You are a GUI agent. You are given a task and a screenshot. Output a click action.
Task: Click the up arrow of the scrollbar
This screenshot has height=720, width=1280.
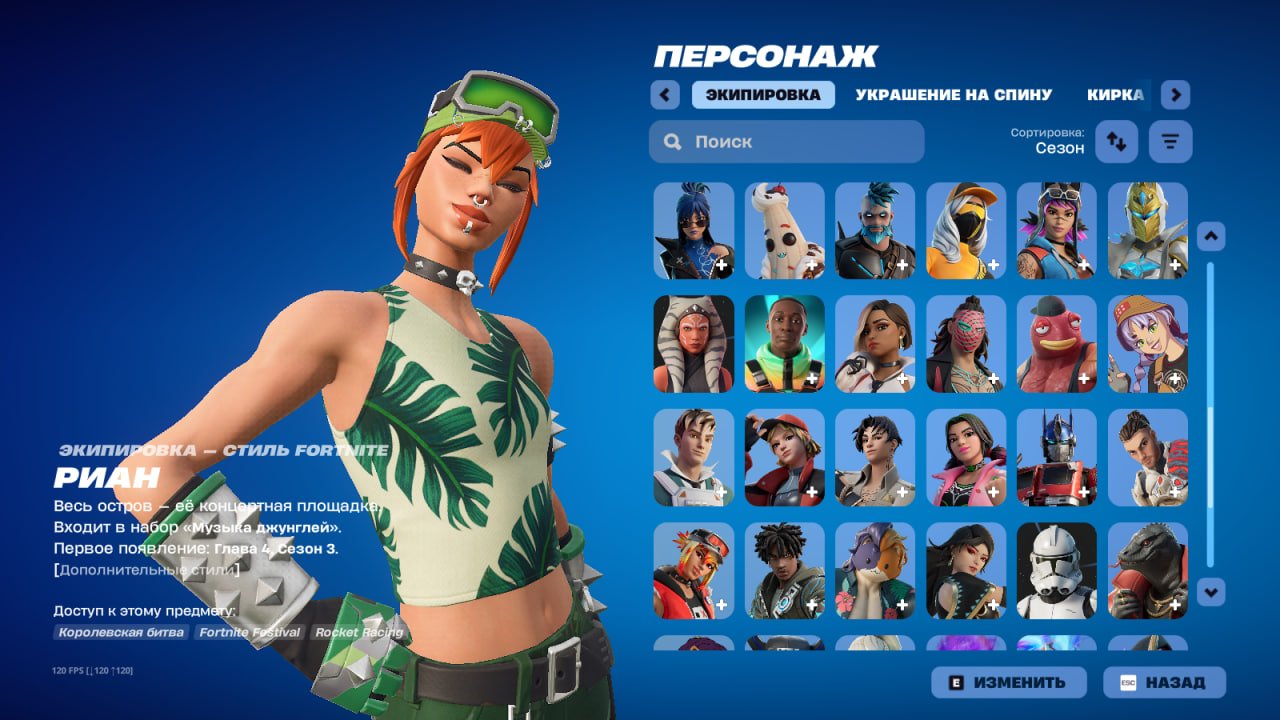[1210, 233]
